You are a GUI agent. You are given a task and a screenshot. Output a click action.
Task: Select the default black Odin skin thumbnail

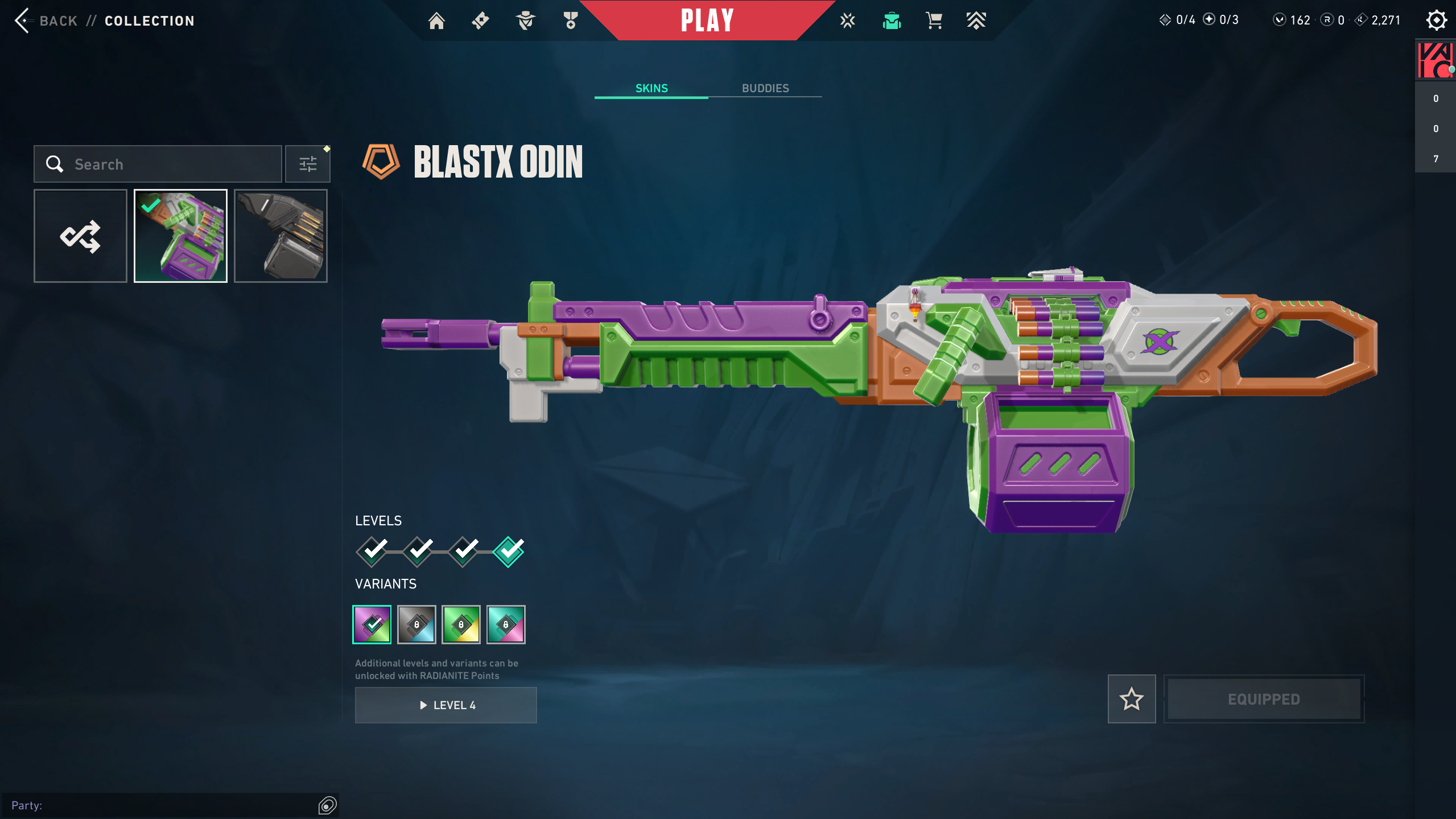click(x=281, y=236)
